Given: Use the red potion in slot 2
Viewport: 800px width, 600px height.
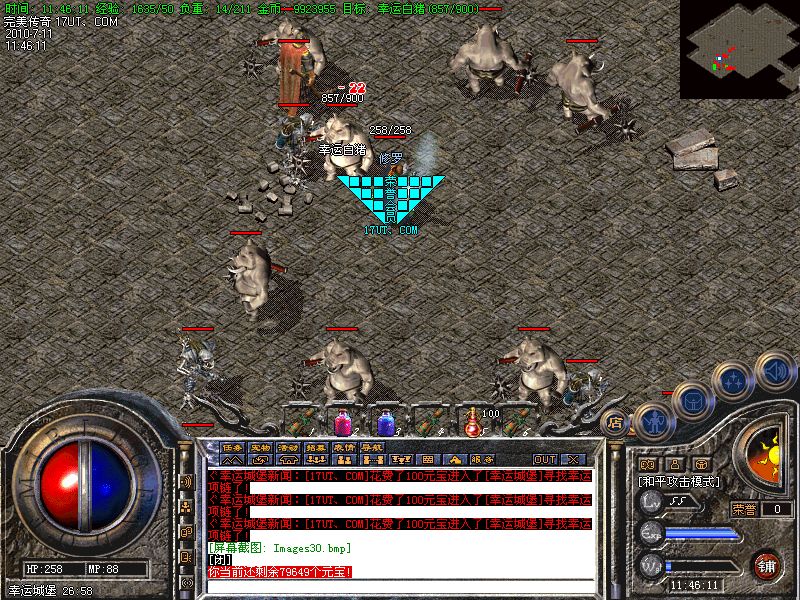Looking at the screenshot, I should pos(344,419).
